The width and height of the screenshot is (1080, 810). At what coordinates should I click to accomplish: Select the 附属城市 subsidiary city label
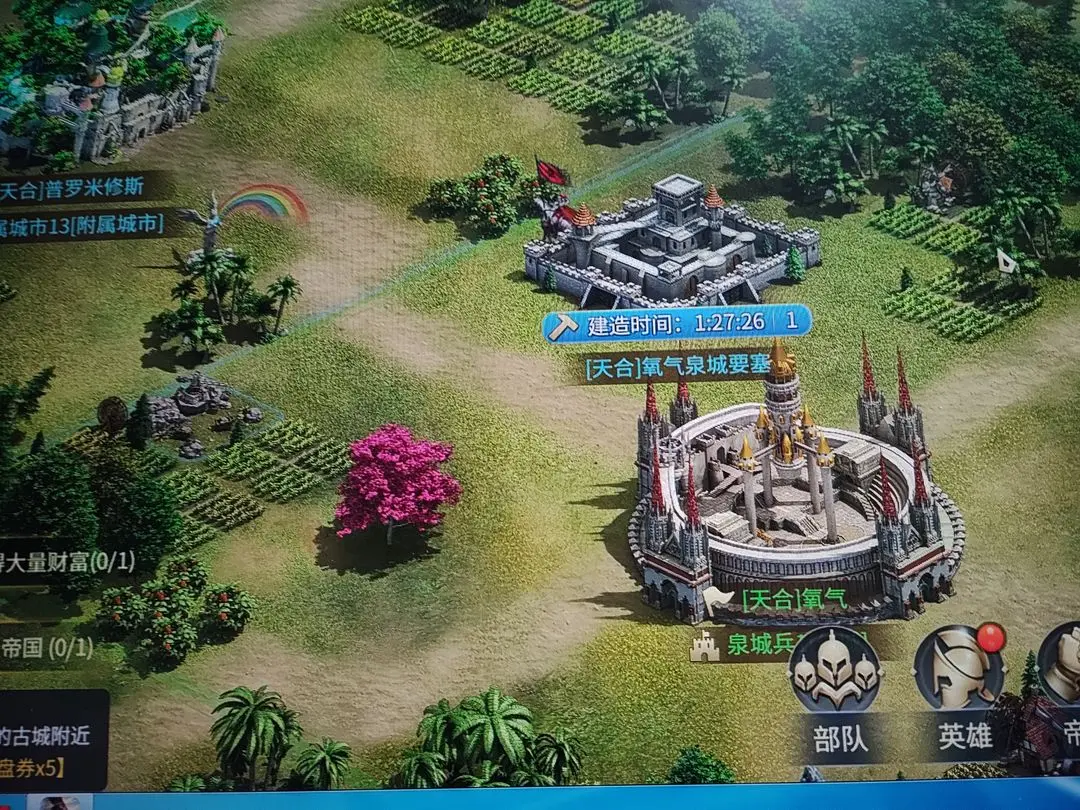click(84, 224)
